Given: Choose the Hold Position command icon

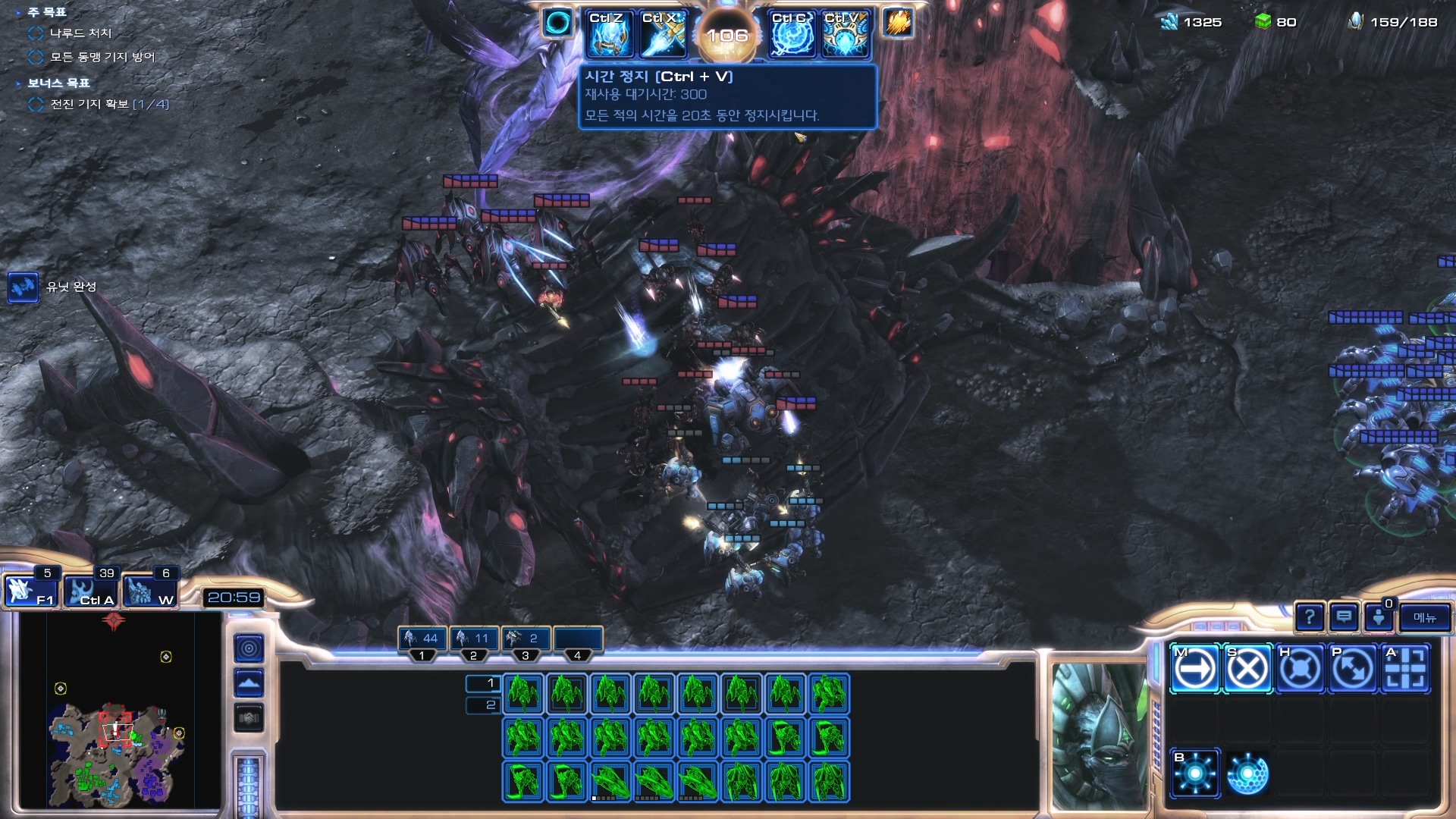Looking at the screenshot, I should click(x=1300, y=669).
